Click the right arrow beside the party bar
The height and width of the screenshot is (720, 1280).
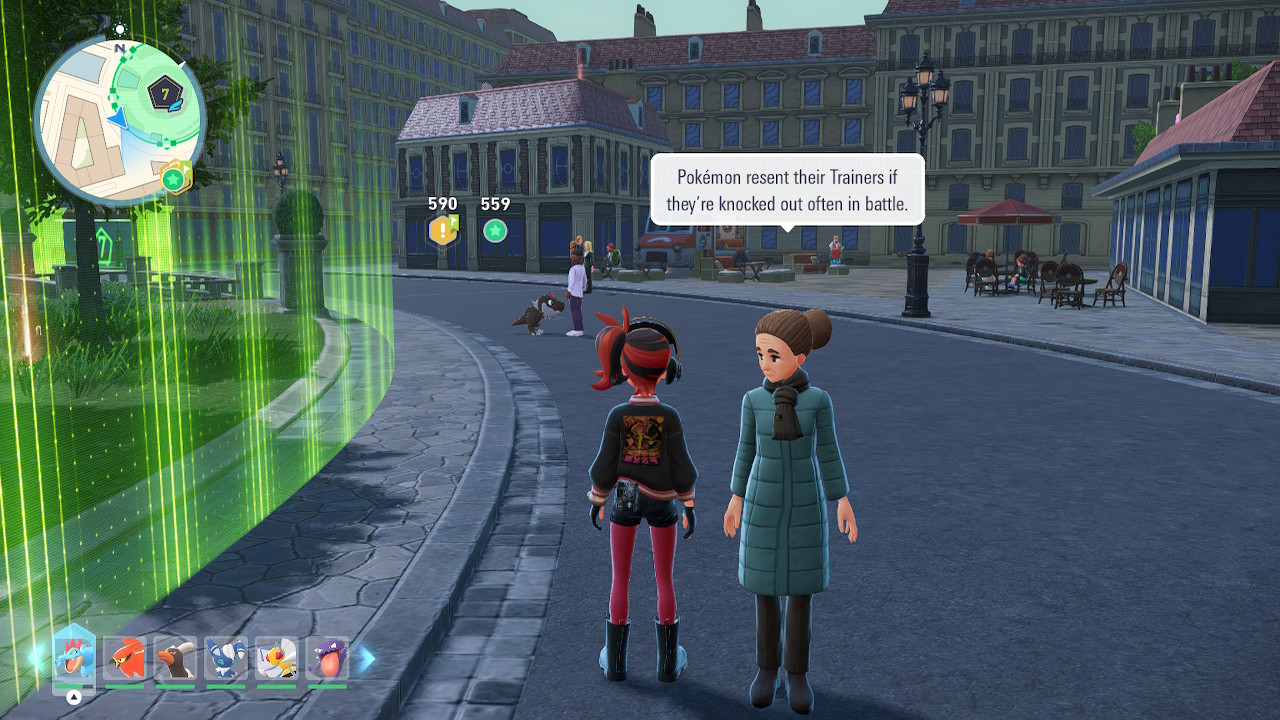coord(367,658)
